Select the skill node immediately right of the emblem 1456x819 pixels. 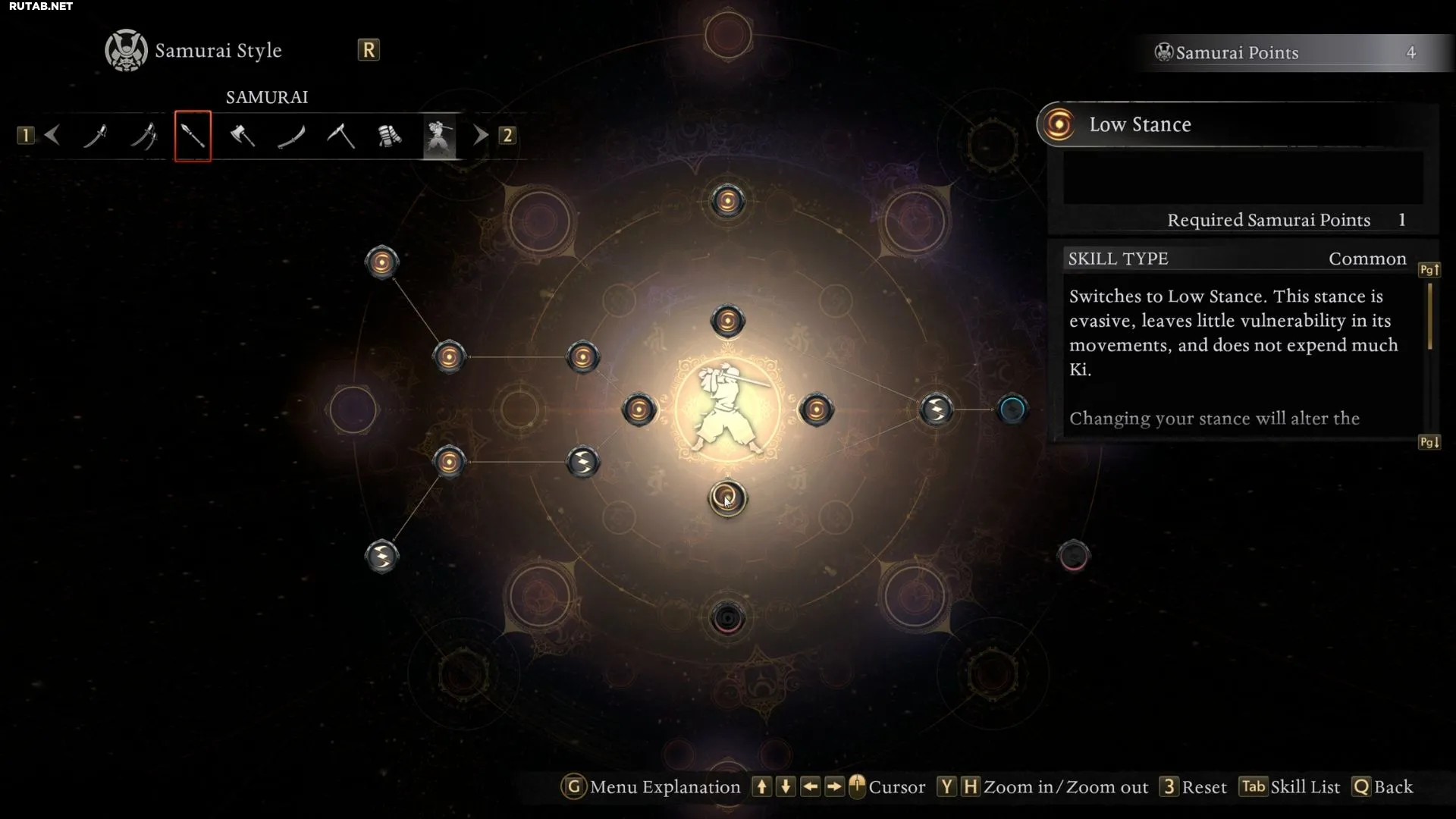coord(816,409)
